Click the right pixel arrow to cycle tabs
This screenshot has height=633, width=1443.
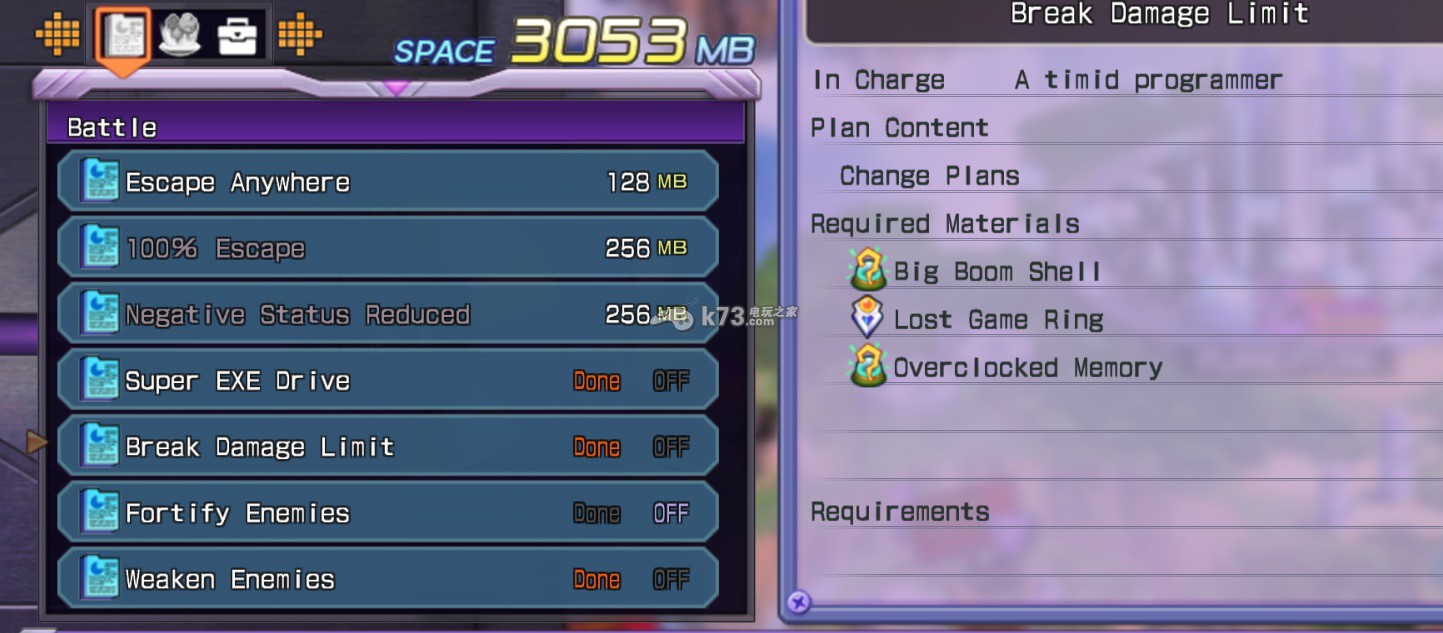click(299, 36)
